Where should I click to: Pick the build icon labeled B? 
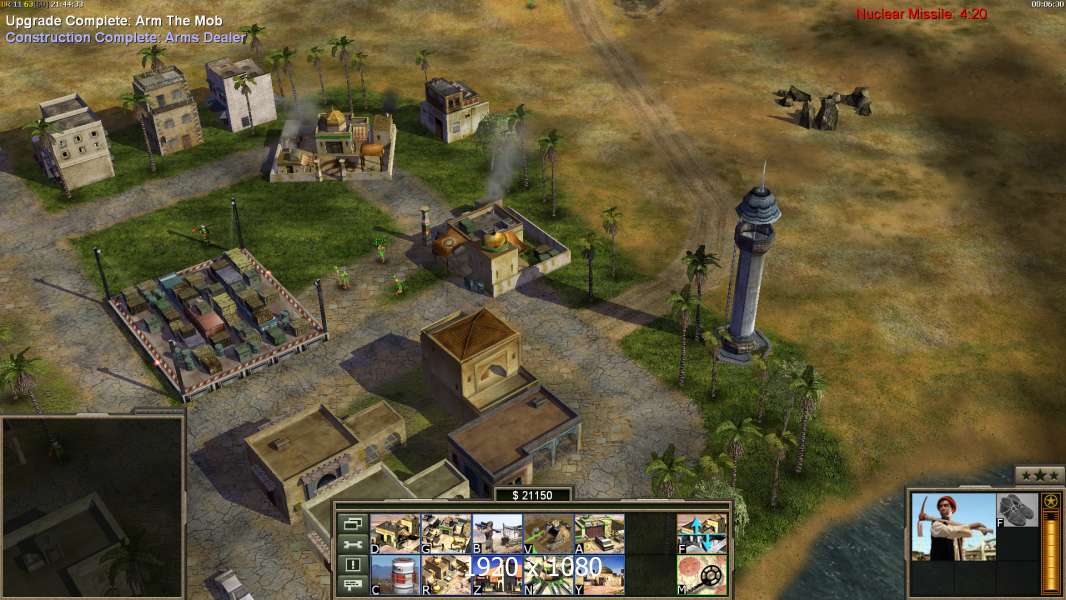tap(497, 533)
